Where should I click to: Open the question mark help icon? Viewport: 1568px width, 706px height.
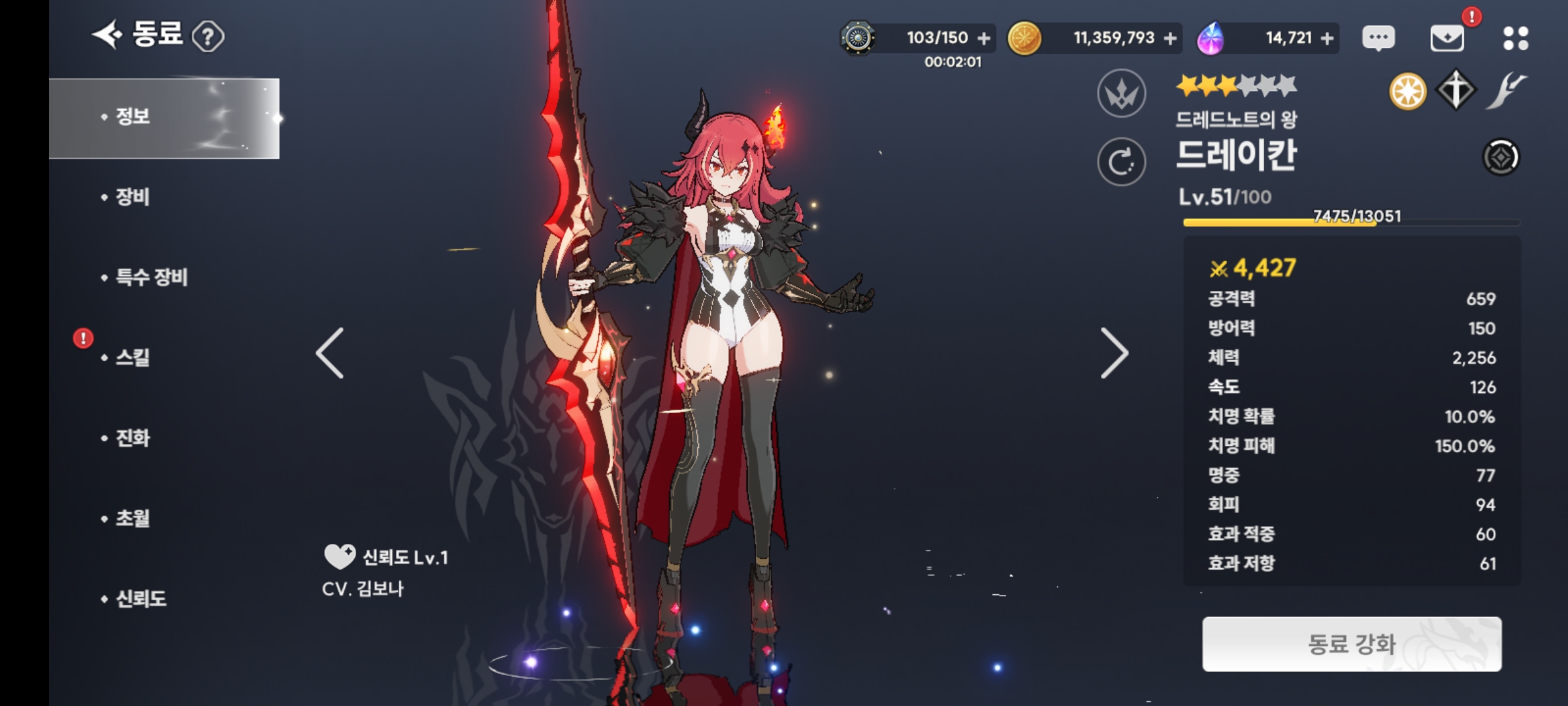click(x=208, y=37)
